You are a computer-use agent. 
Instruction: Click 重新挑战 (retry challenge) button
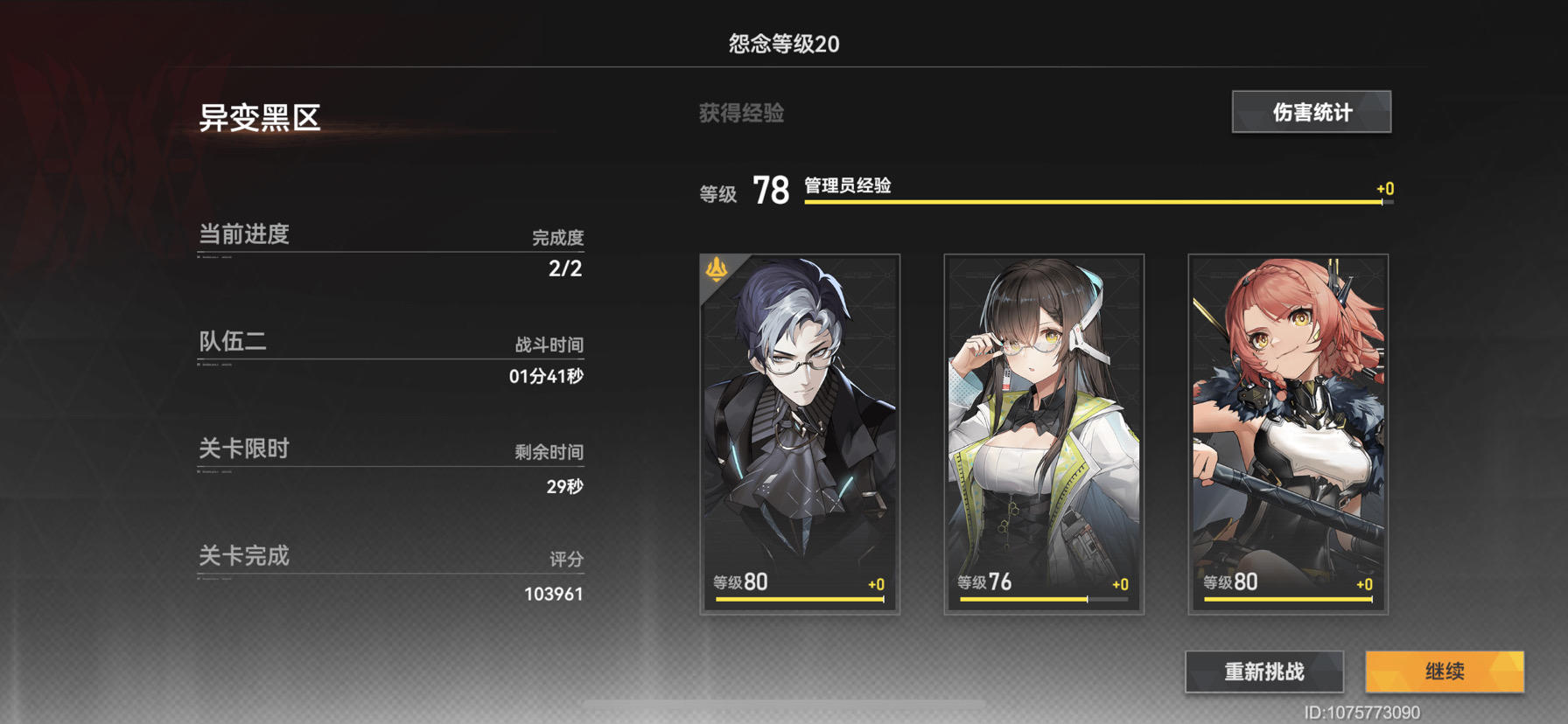1265,672
